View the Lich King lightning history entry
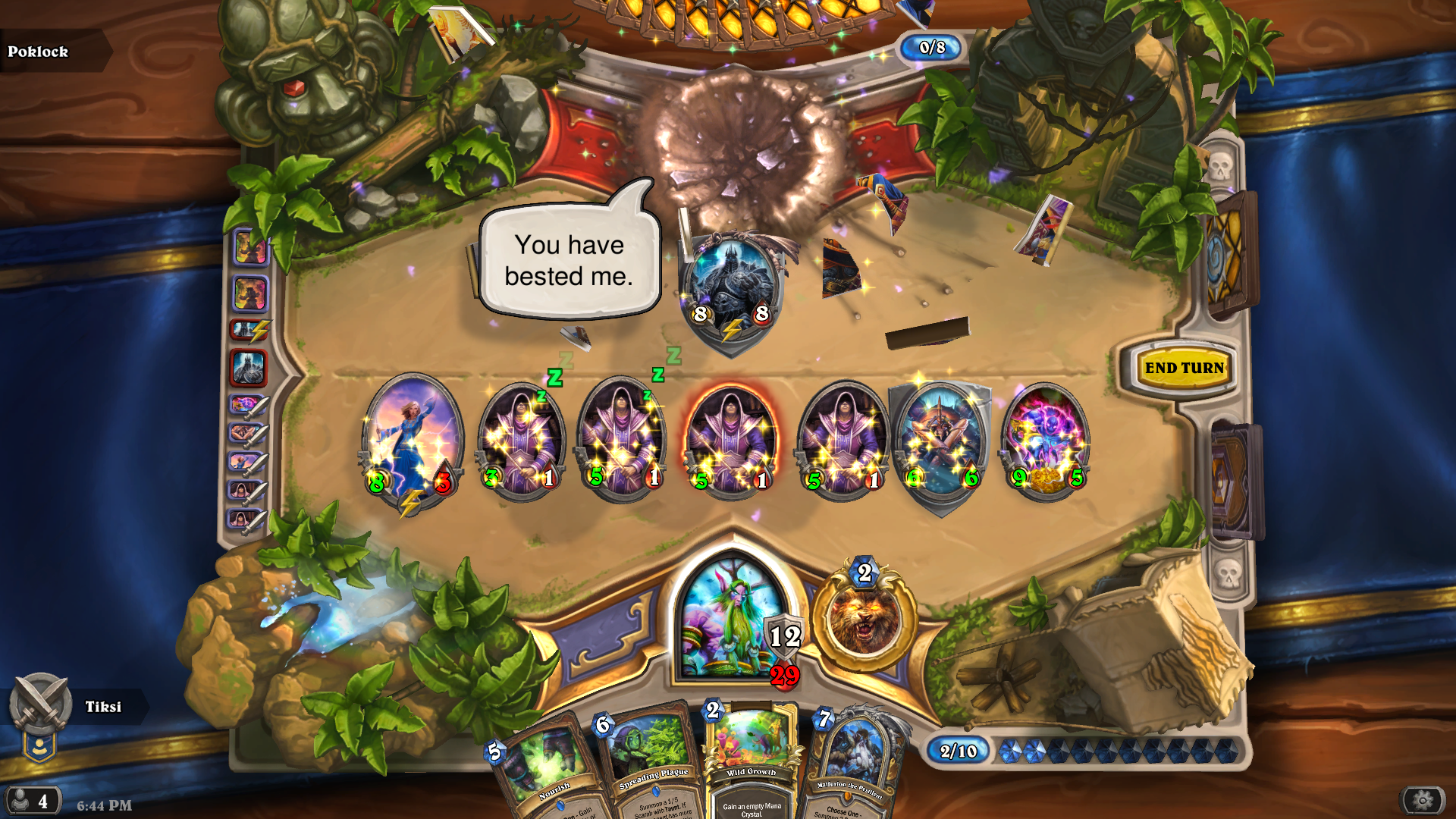Viewport: 1456px width, 819px height. click(x=250, y=330)
